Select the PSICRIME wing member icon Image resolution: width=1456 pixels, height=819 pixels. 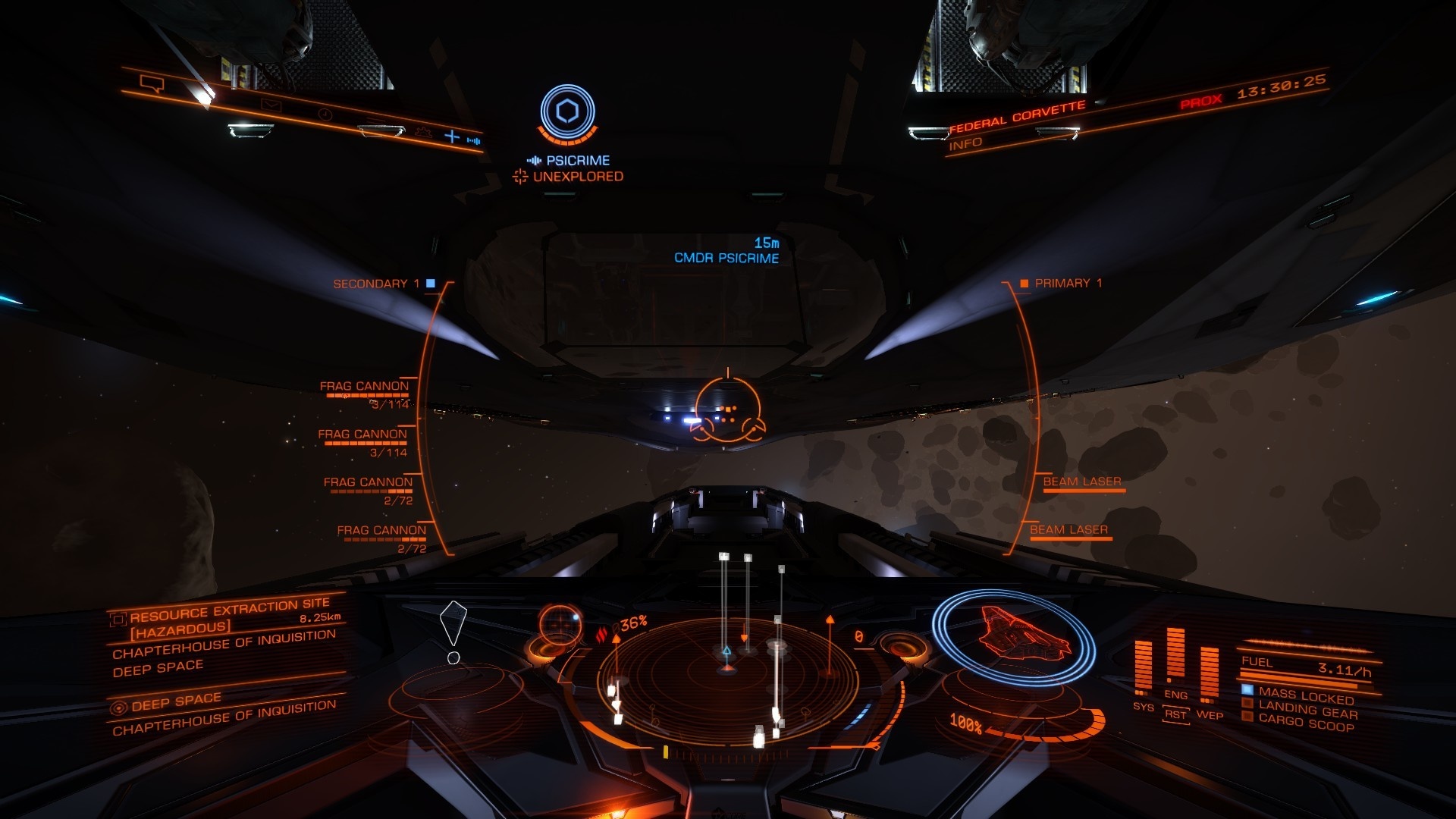(567, 112)
